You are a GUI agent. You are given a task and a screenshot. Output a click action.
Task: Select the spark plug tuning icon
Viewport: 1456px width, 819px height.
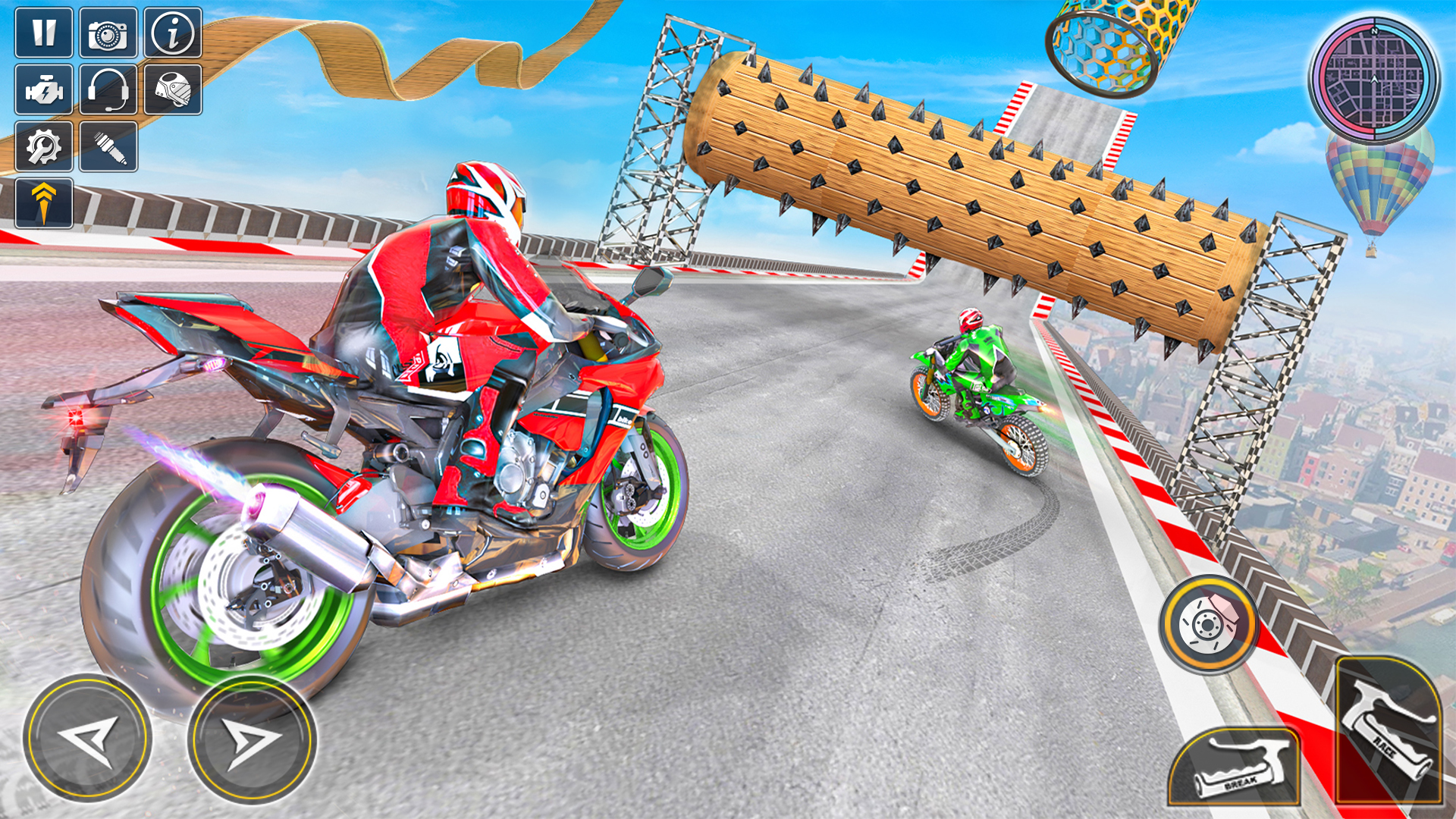[x=106, y=146]
